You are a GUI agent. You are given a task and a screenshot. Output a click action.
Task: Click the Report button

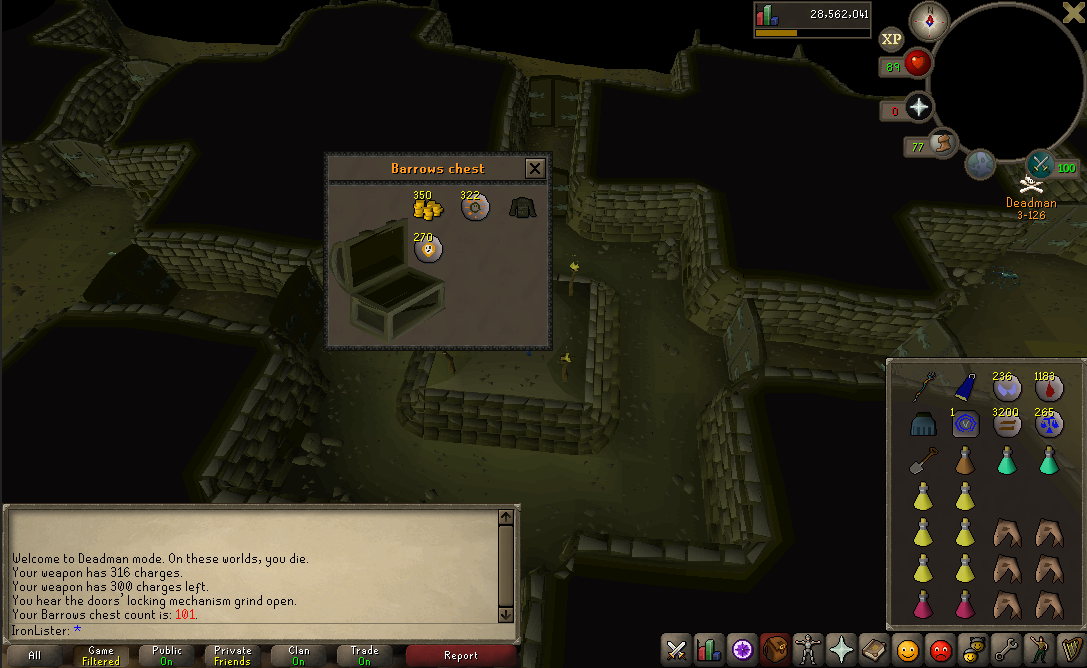461,656
